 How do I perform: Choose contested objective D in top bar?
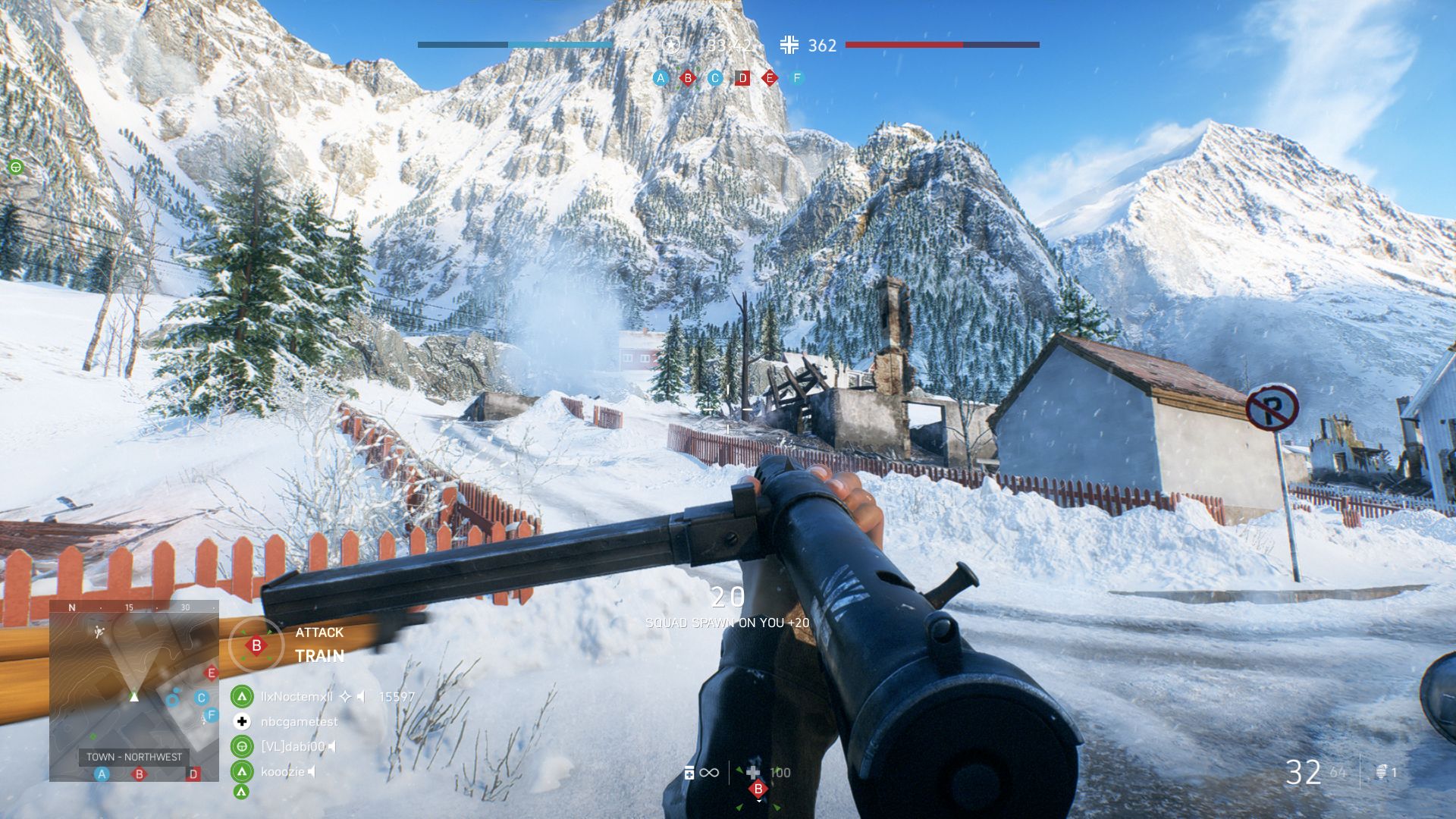pyautogui.click(x=742, y=78)
